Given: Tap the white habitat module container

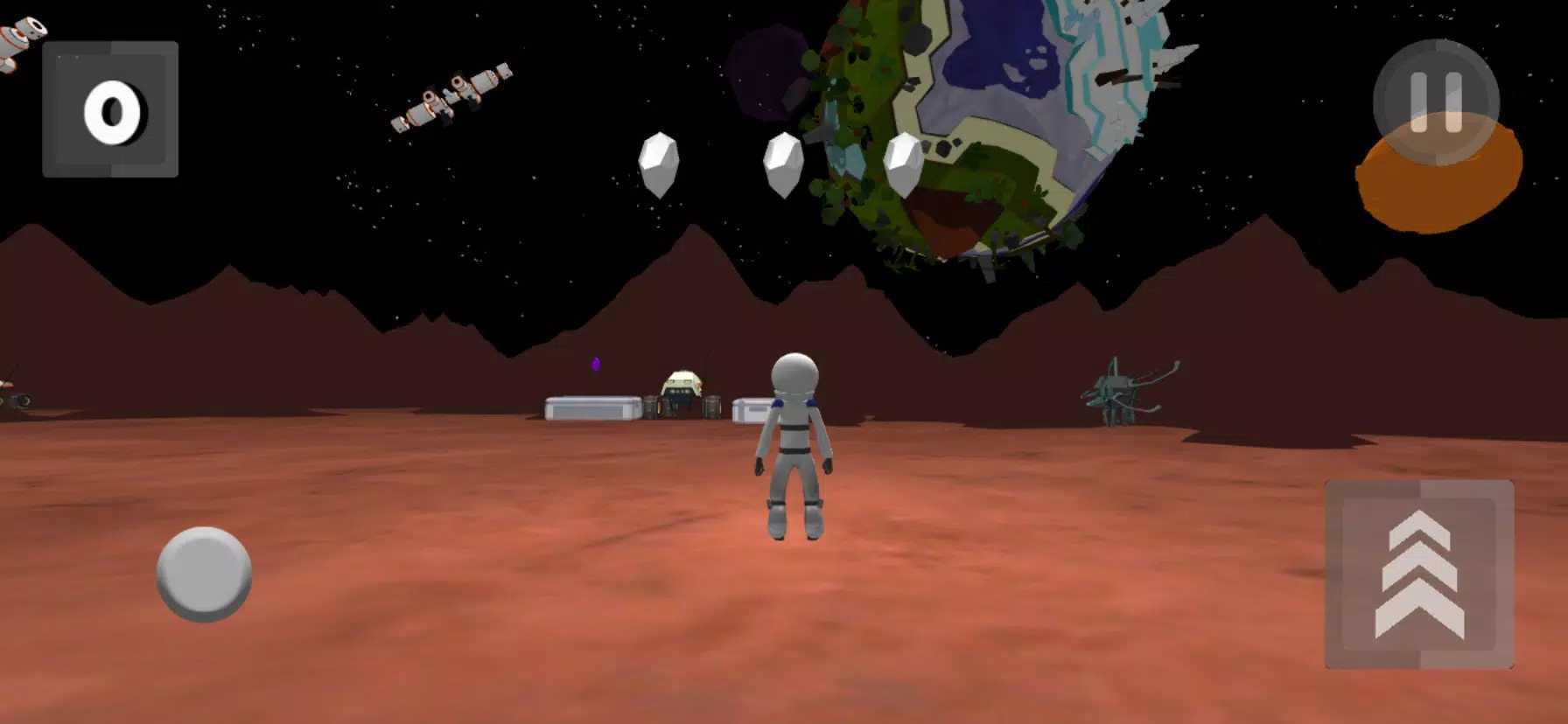Looking at the screenshot, I should [588, 407].
